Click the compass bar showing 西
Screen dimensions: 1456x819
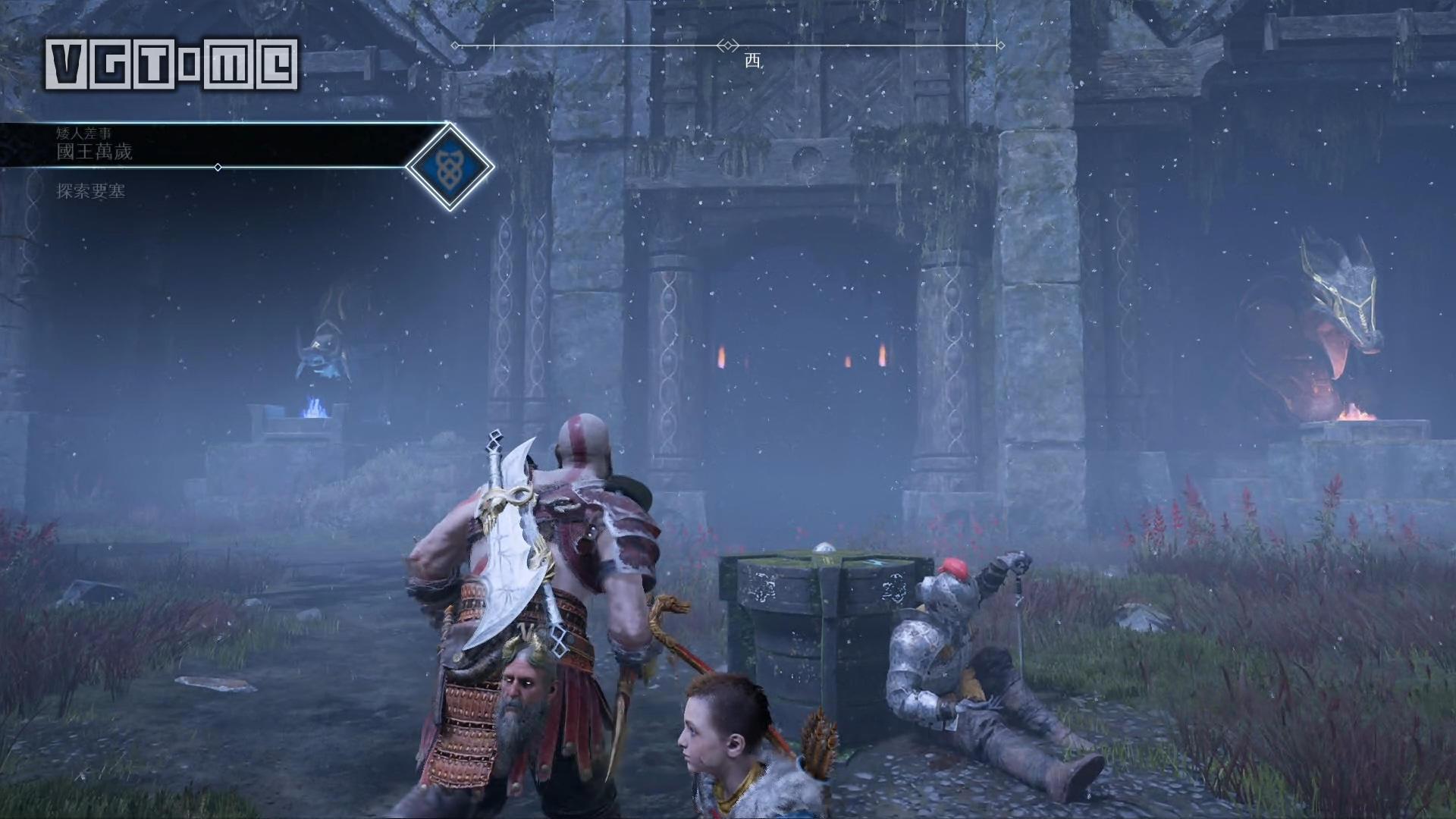(x=728, y=46)
